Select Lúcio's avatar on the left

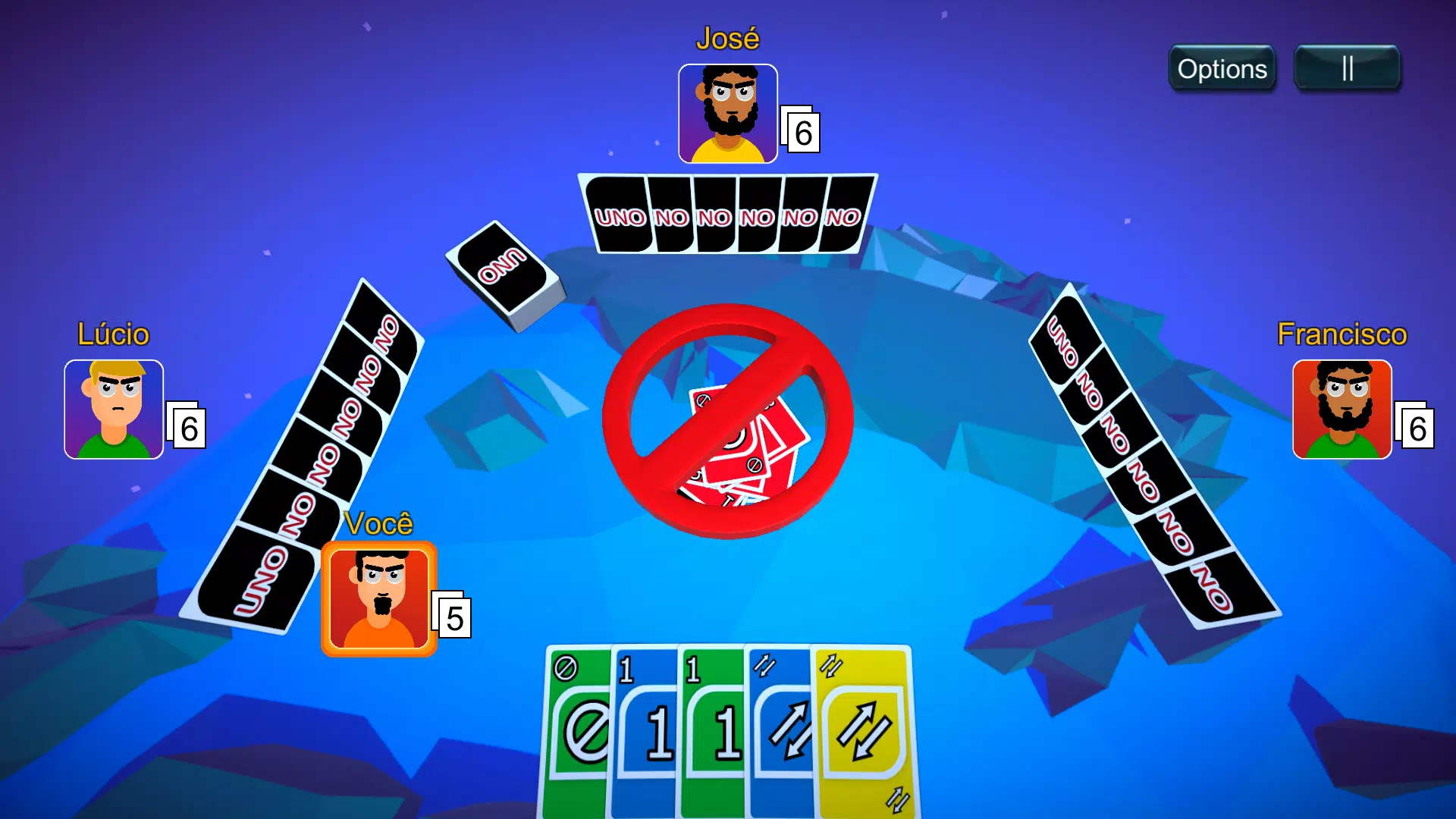click(x=114, y=410)
